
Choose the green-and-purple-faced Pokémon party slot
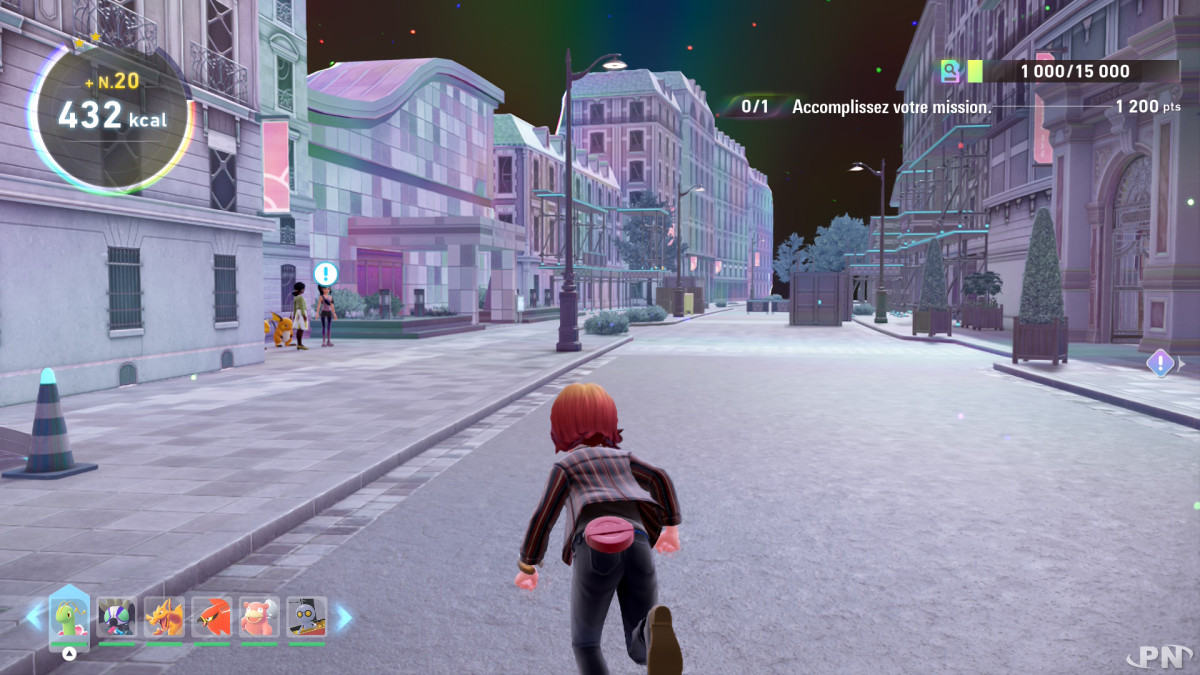coord(117,618)
